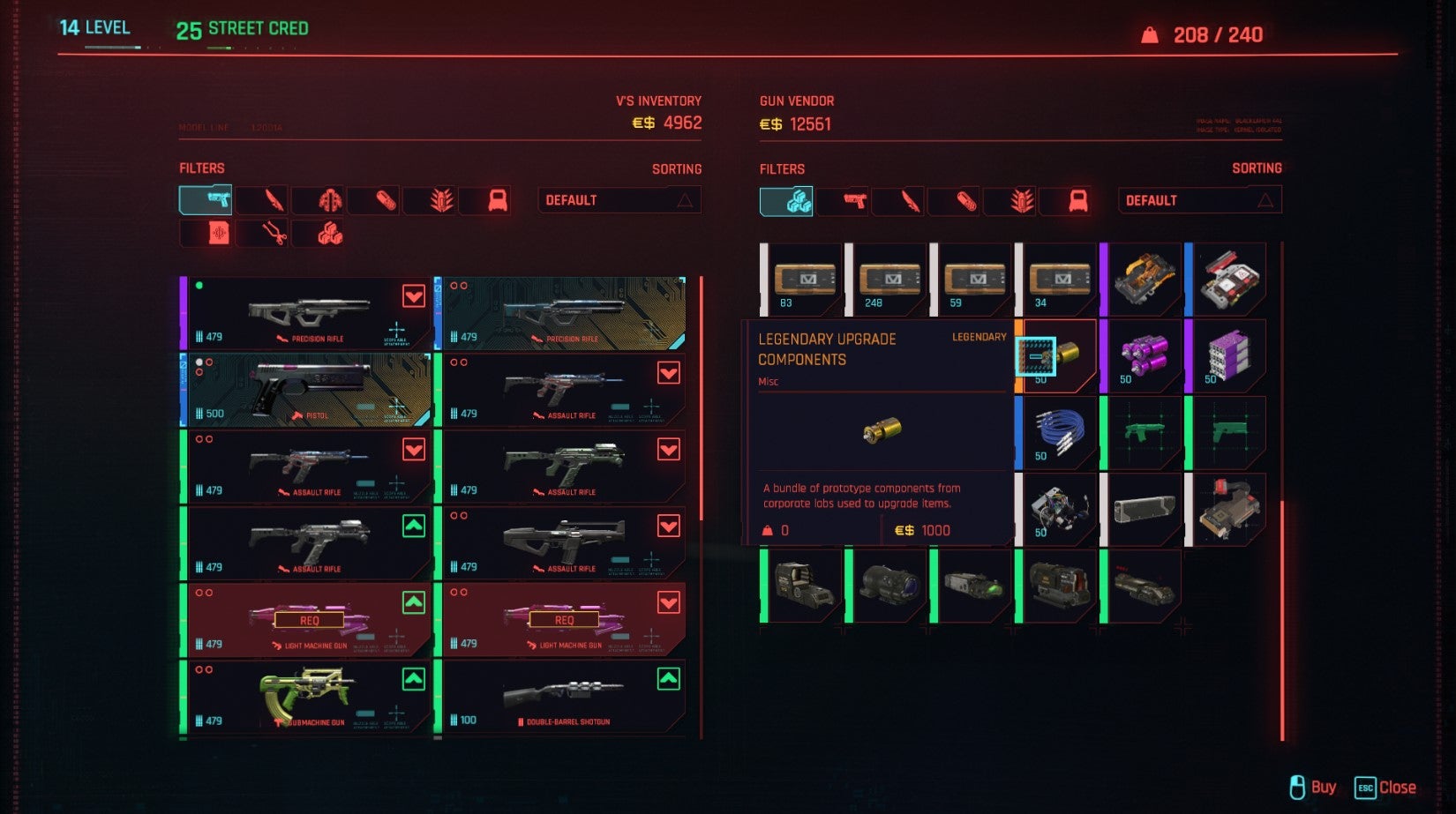Toggle the crafting tools filter in V's inventory
This screenshot has width=1456, height=814.
pyautogui.click(x=264, y=234)
